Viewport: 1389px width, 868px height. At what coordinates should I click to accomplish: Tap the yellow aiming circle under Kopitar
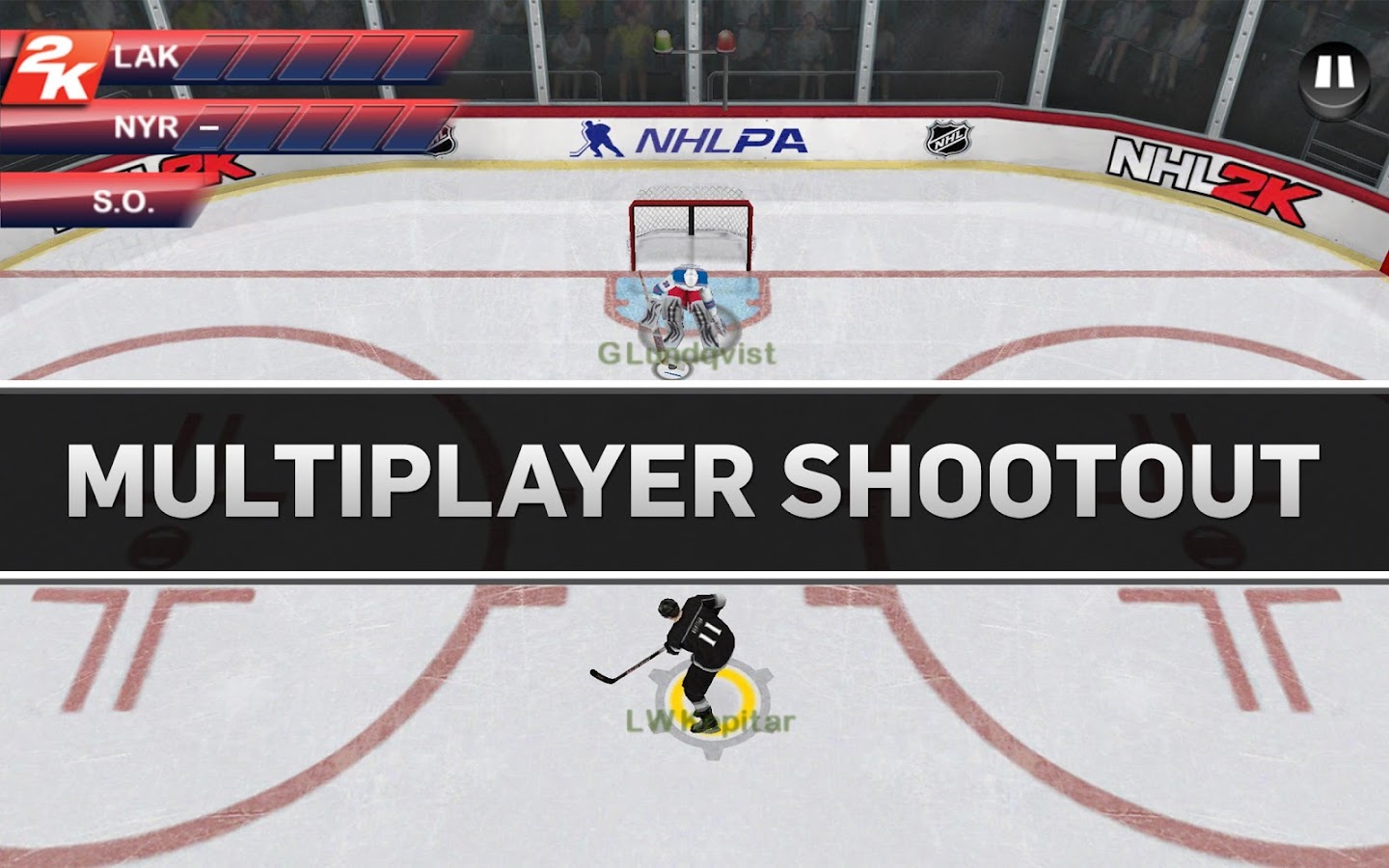point(709,692)
